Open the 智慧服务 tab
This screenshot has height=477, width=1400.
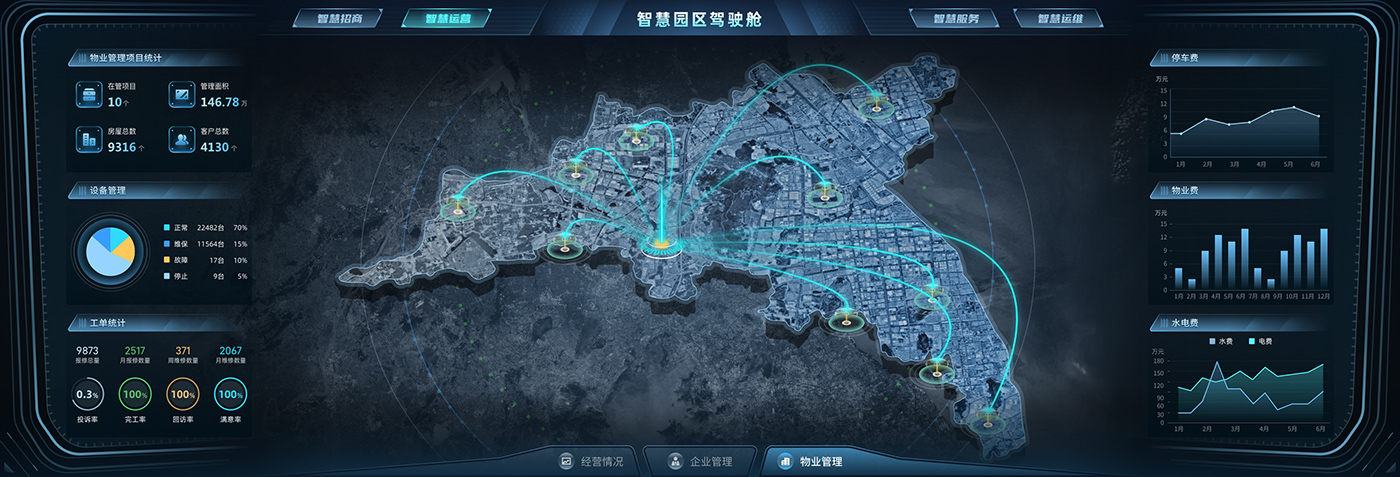[x=955, y=19]
